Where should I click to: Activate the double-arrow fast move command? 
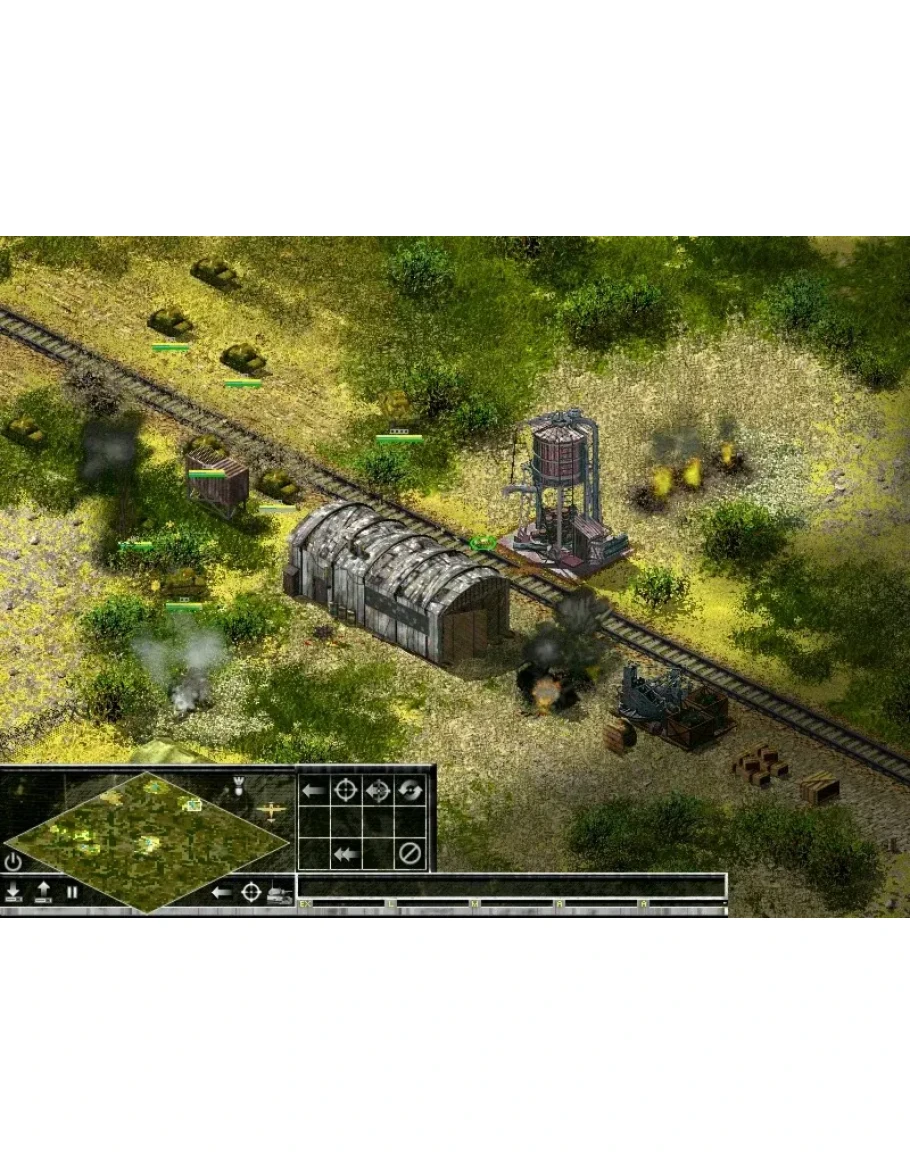(x=345, y=854)
